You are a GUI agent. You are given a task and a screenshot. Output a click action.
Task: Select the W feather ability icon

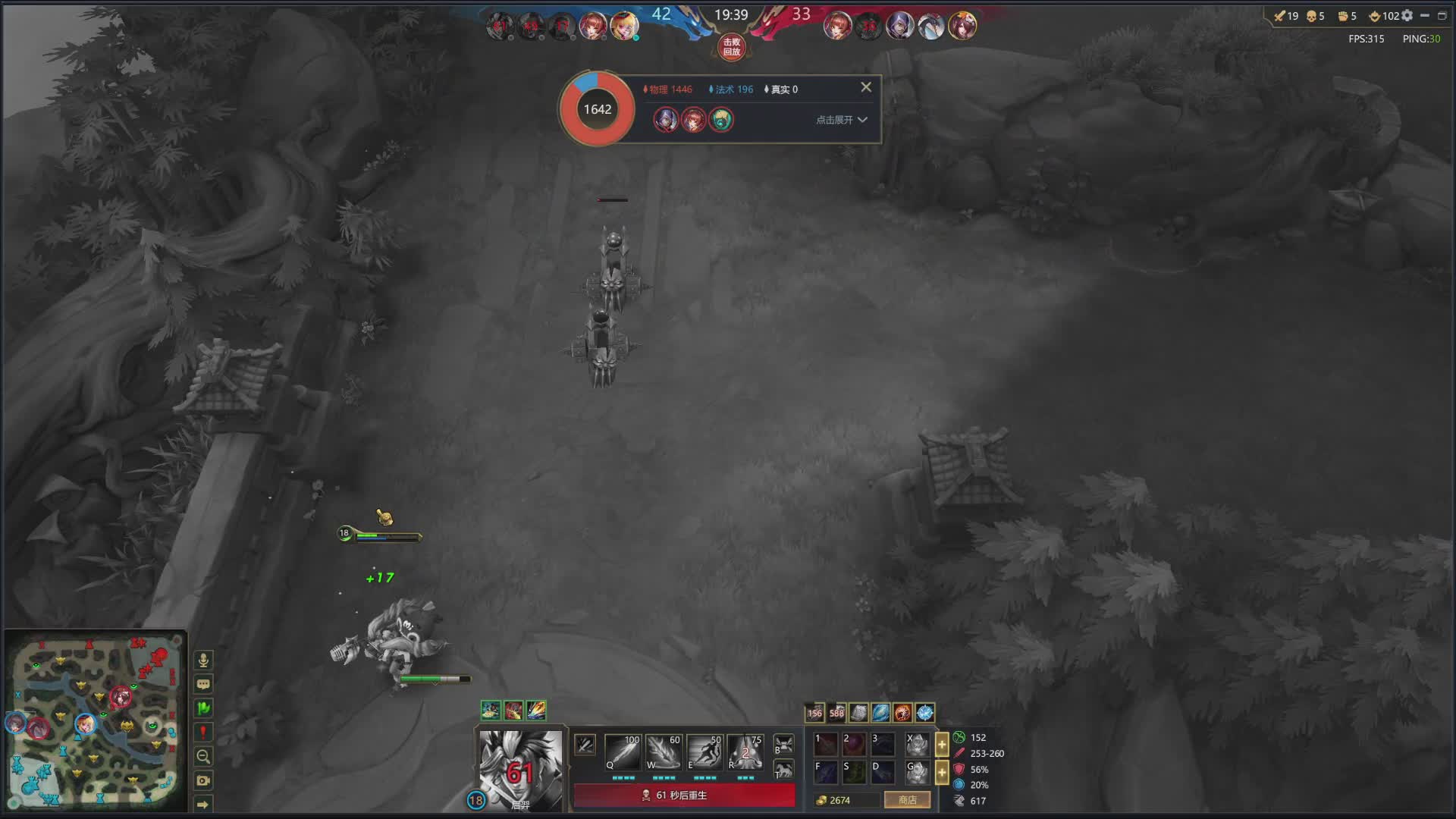click(664, 752)
